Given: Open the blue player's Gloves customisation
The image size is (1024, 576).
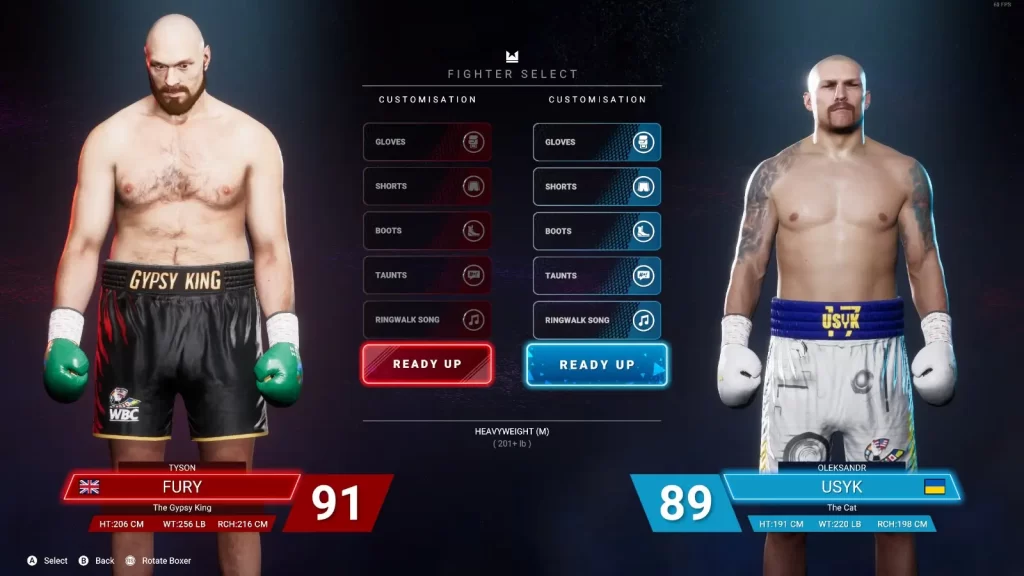Looking at the screenshot, I should pos(597,142).
